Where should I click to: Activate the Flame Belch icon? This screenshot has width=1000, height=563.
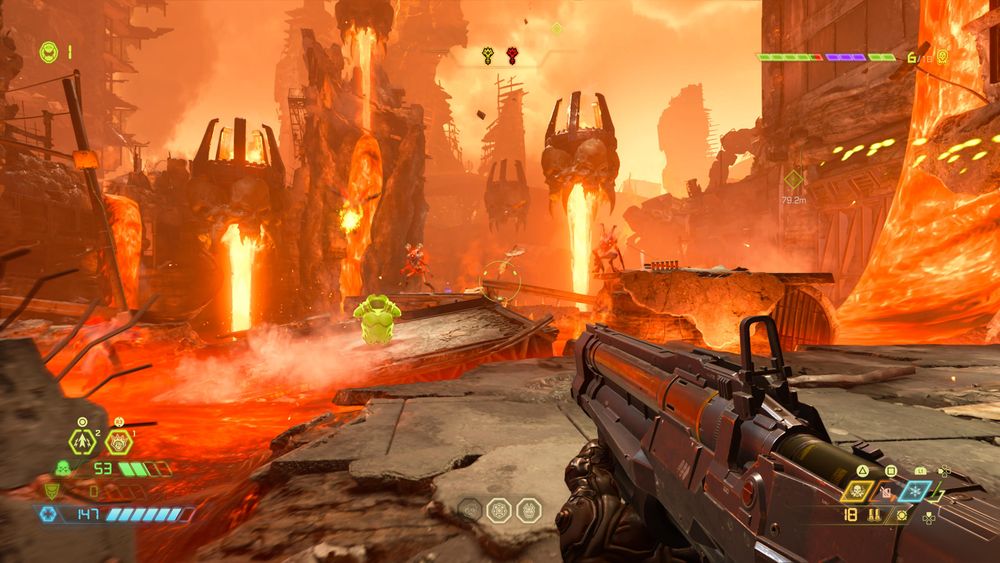point(118,440)
